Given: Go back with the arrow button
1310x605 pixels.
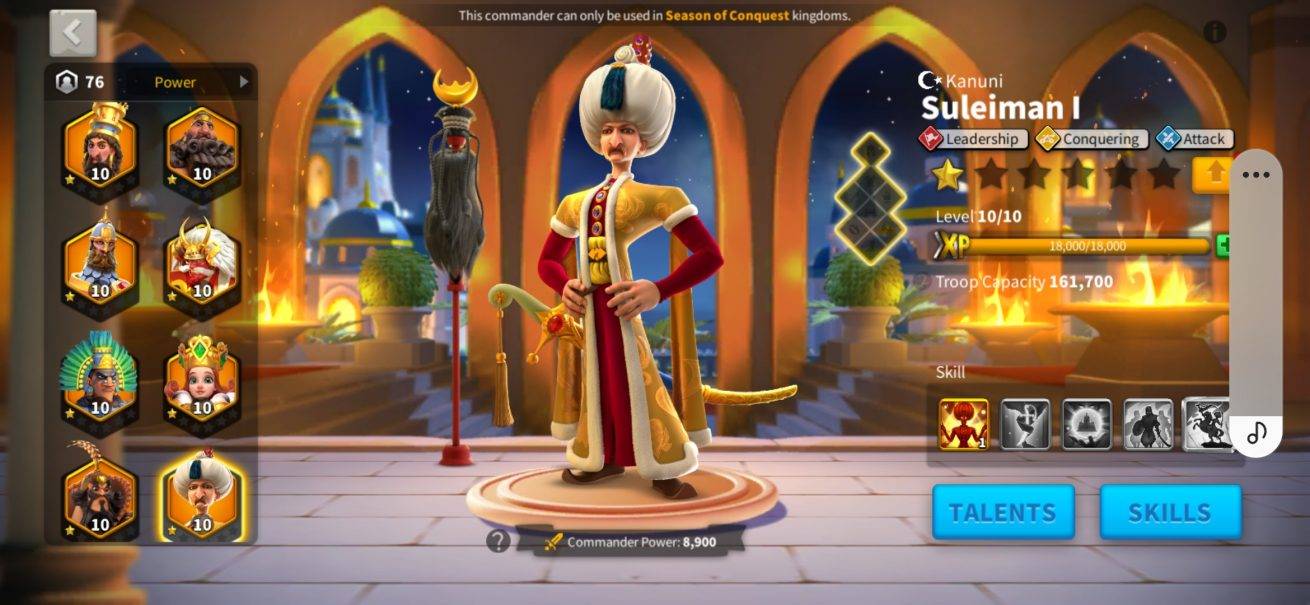Looking at the screenshot, I should (x=73, y=33).
